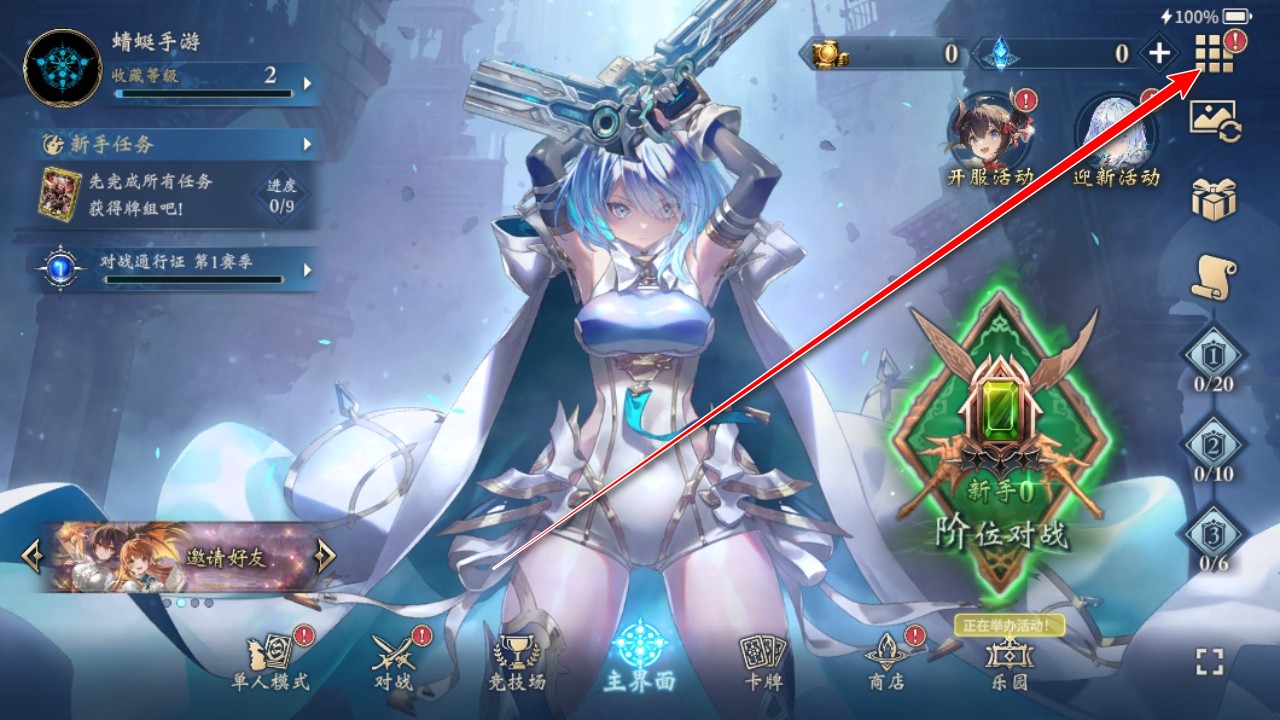Toggle fullscreen with the corner brackets icon
This screenshot has height=720, width=1280.
point(1210,661)
